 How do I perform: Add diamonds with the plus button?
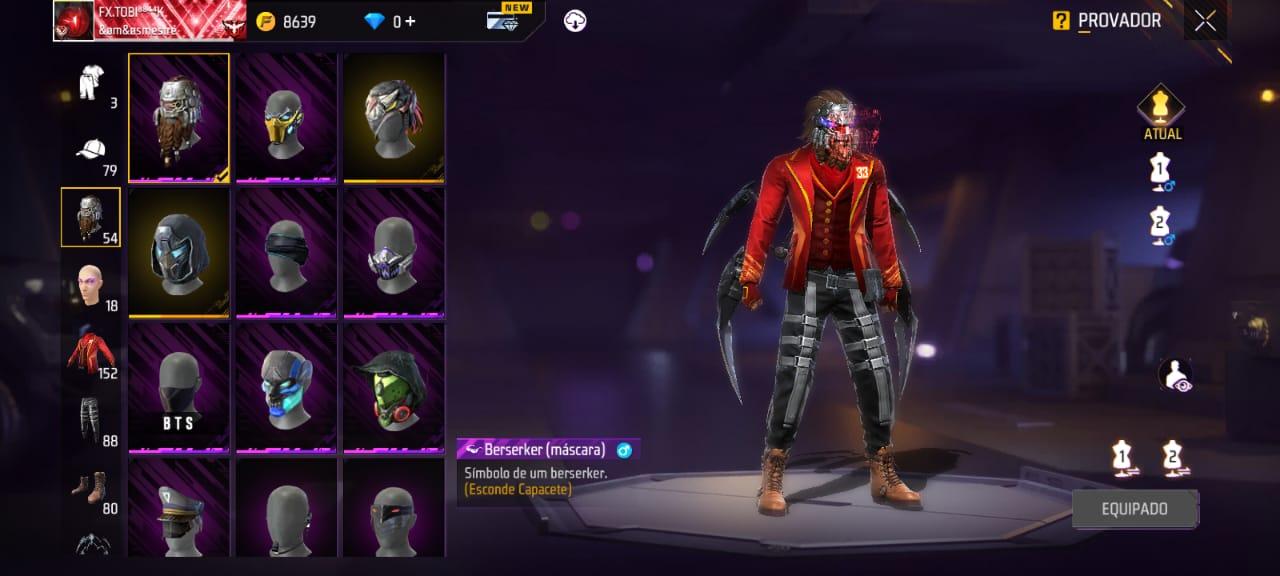410,21
